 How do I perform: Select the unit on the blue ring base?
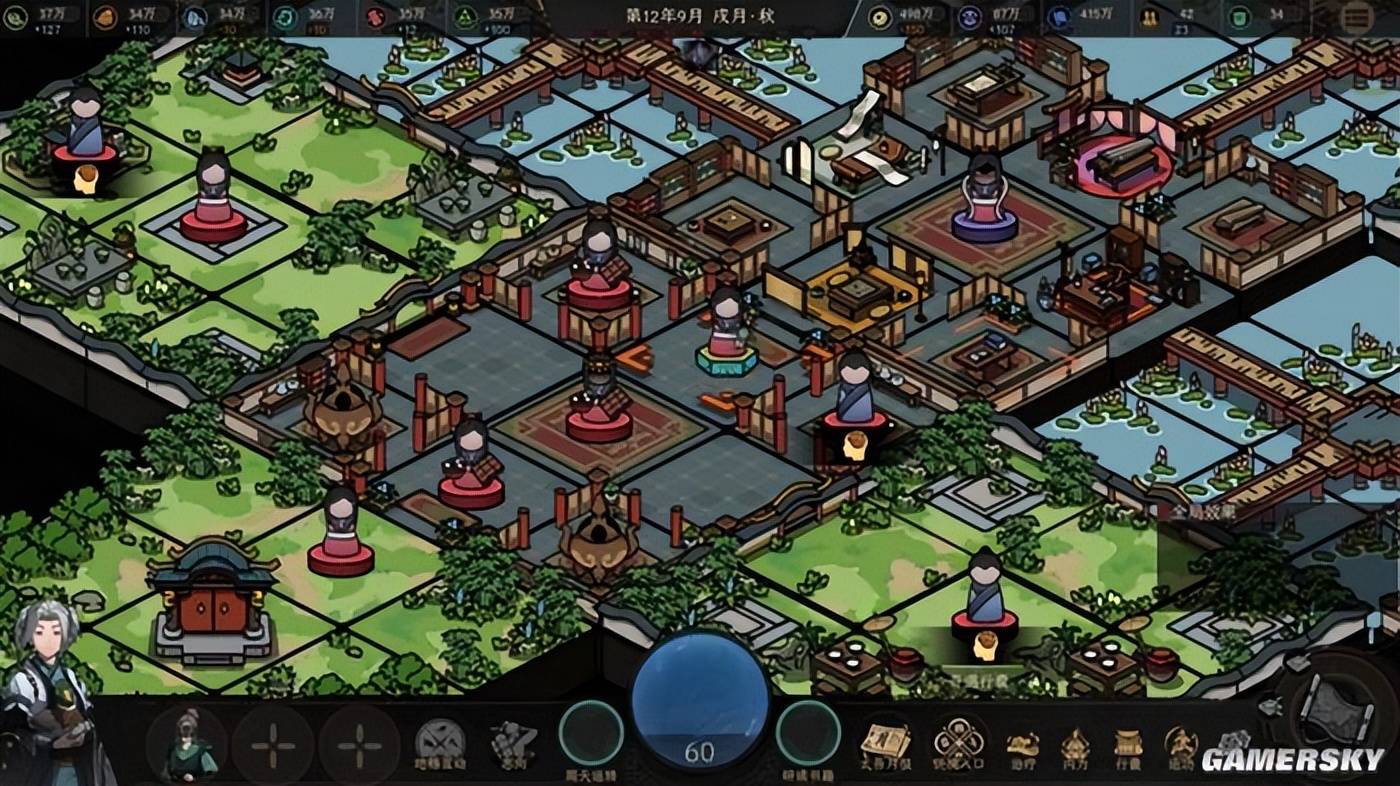pos(984,202)
